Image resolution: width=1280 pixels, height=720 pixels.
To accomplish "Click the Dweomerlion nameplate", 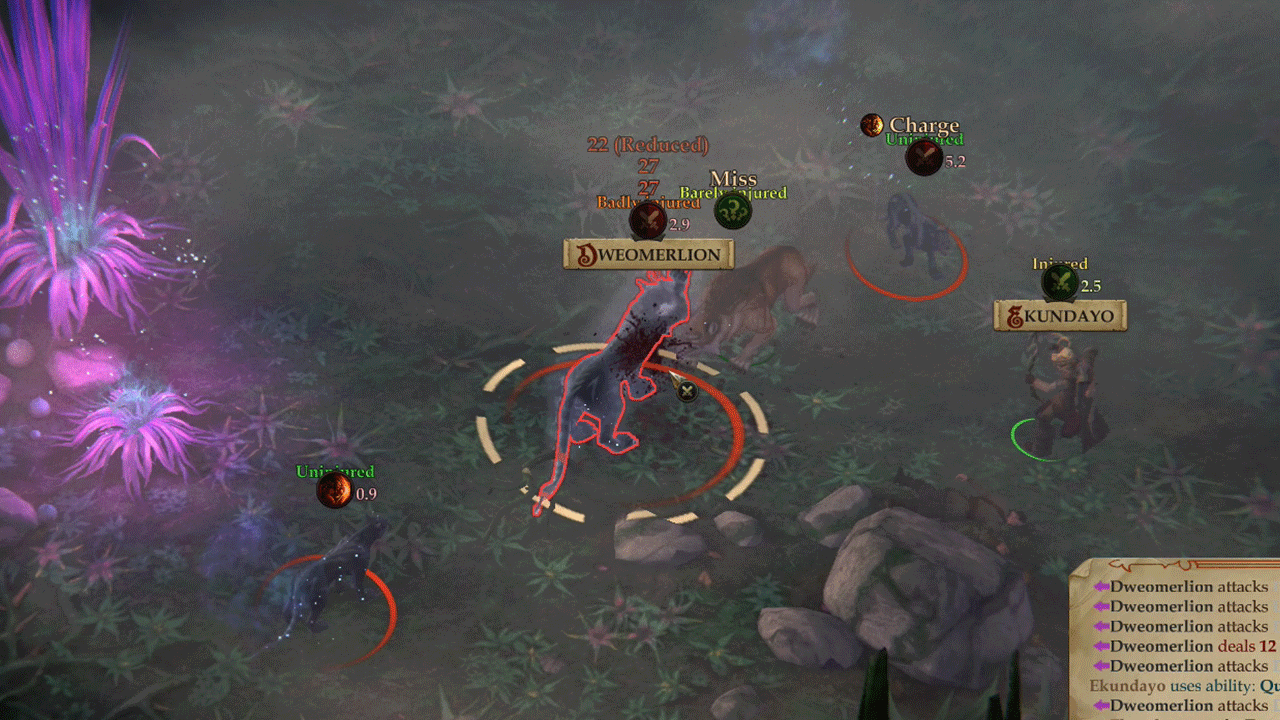I will [648, 255].
